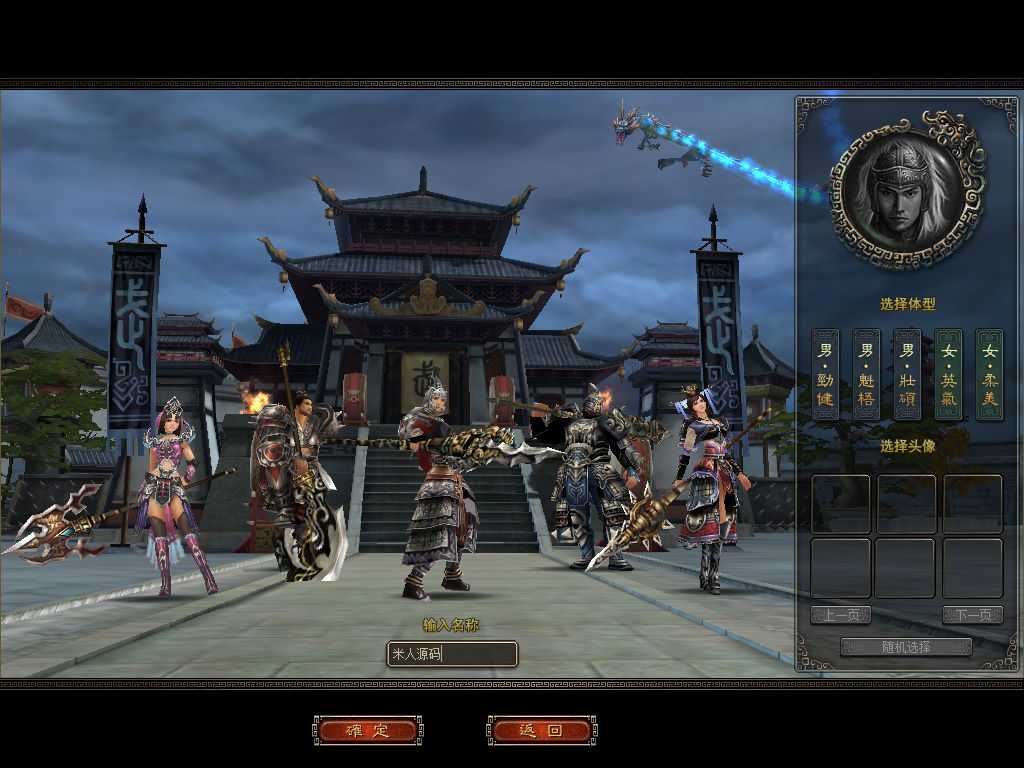Select the 男·勁健 body type
This screenshot has height=768, width=1024.
(x=825, y=374)
